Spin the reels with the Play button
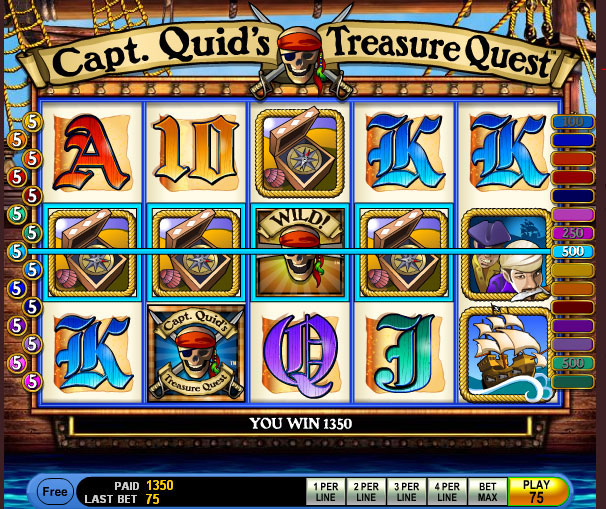606x509 pixels. click(536, 491)
